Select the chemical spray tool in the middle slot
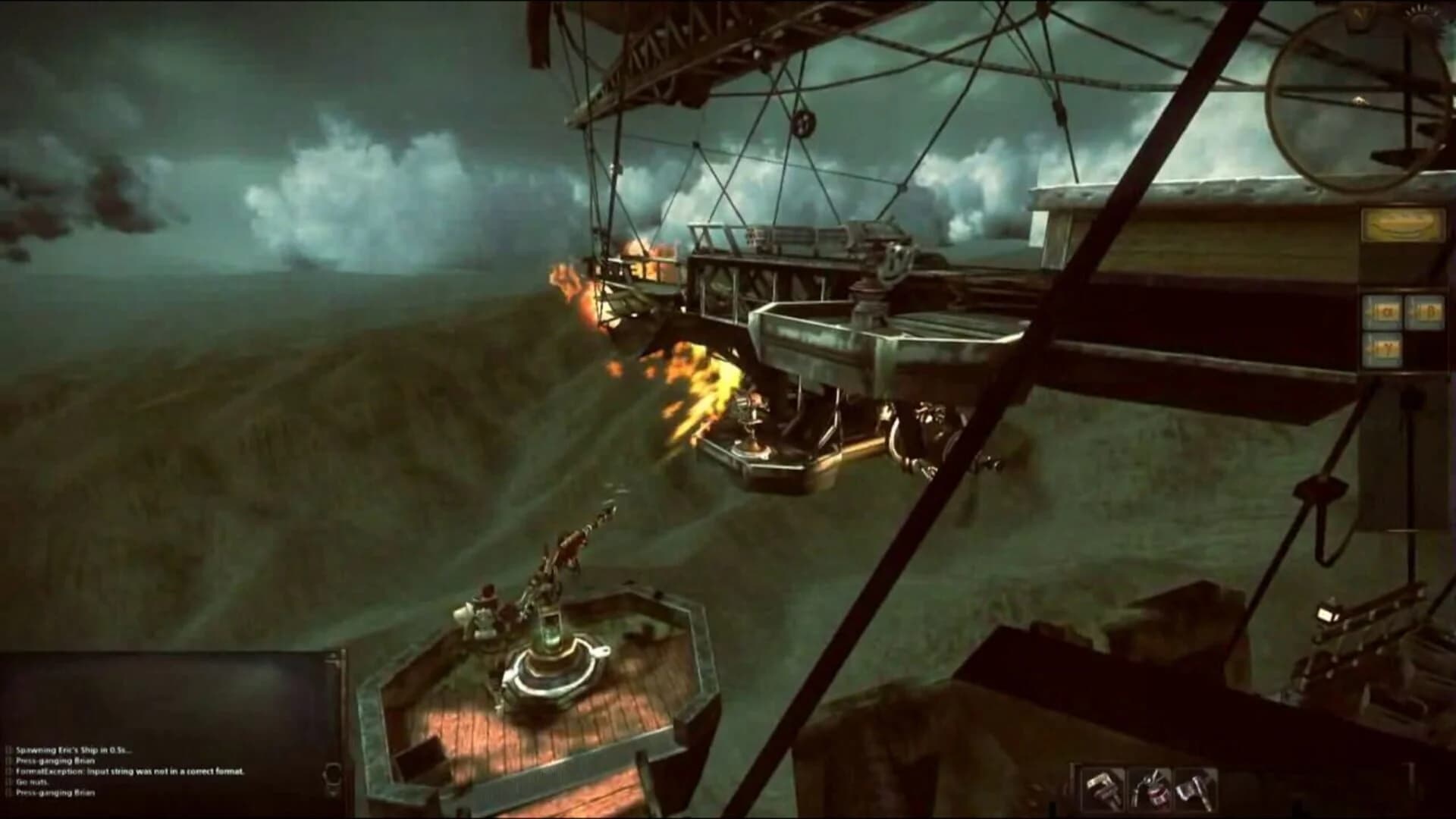The height and width of the screenshot is (819, 1456). pos(1150,789)
